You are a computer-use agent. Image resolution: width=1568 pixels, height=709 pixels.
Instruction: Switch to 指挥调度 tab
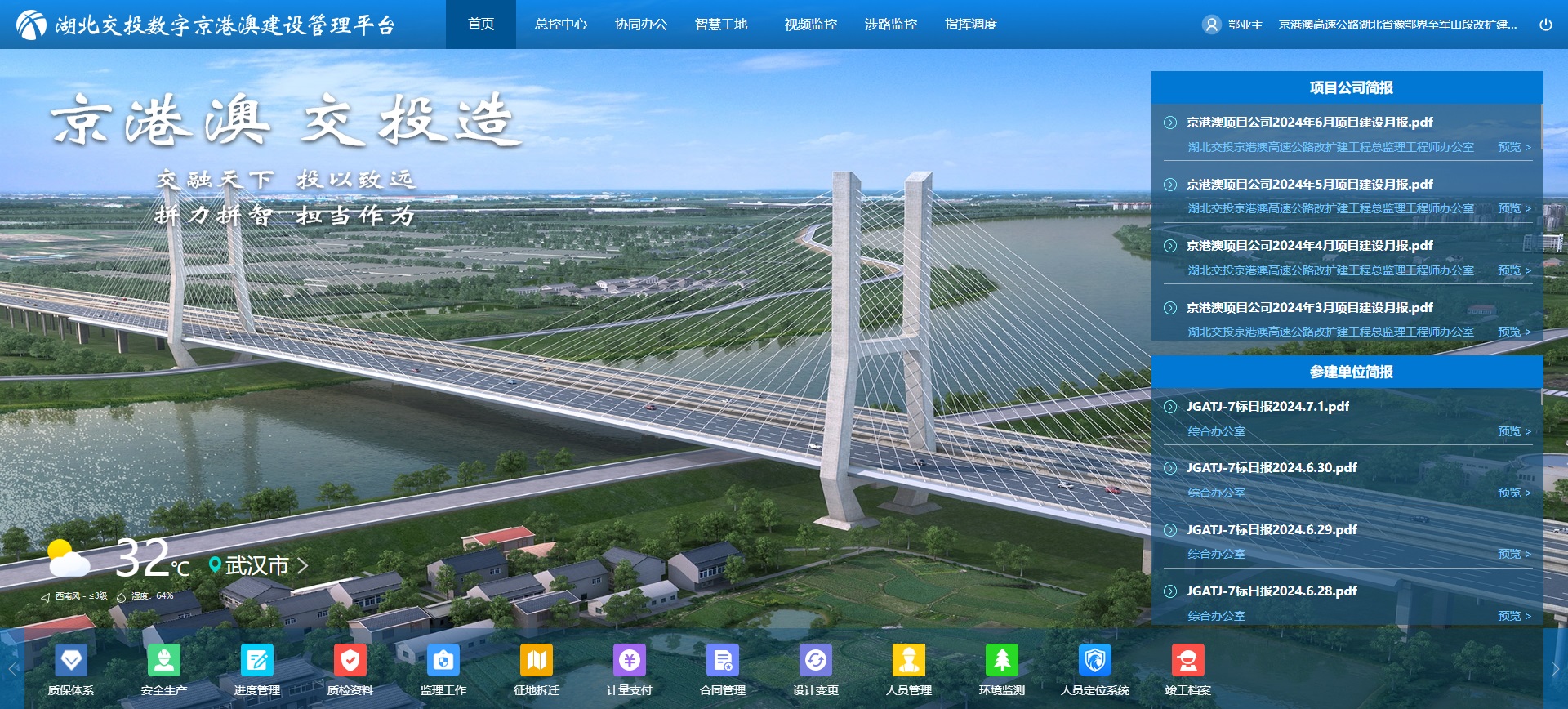[x=970, y=25]
